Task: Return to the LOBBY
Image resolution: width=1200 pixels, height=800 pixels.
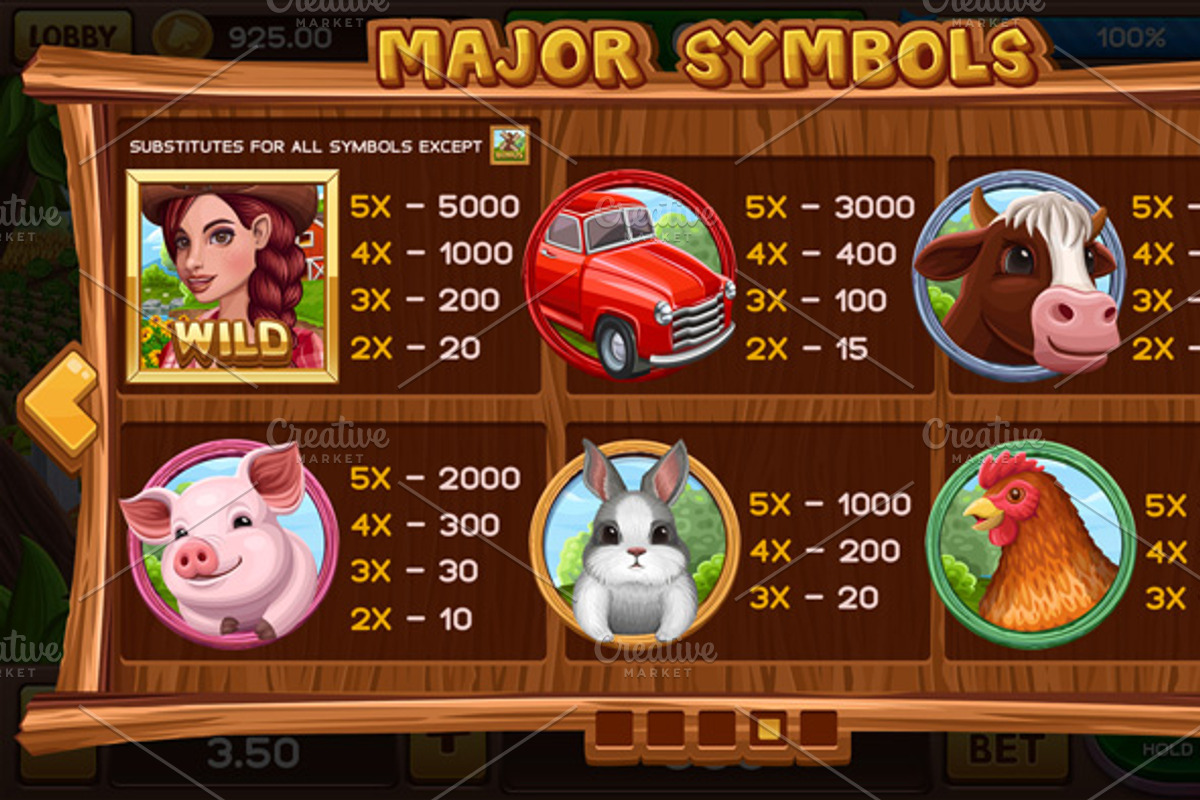Action: (x=72, y=36)
